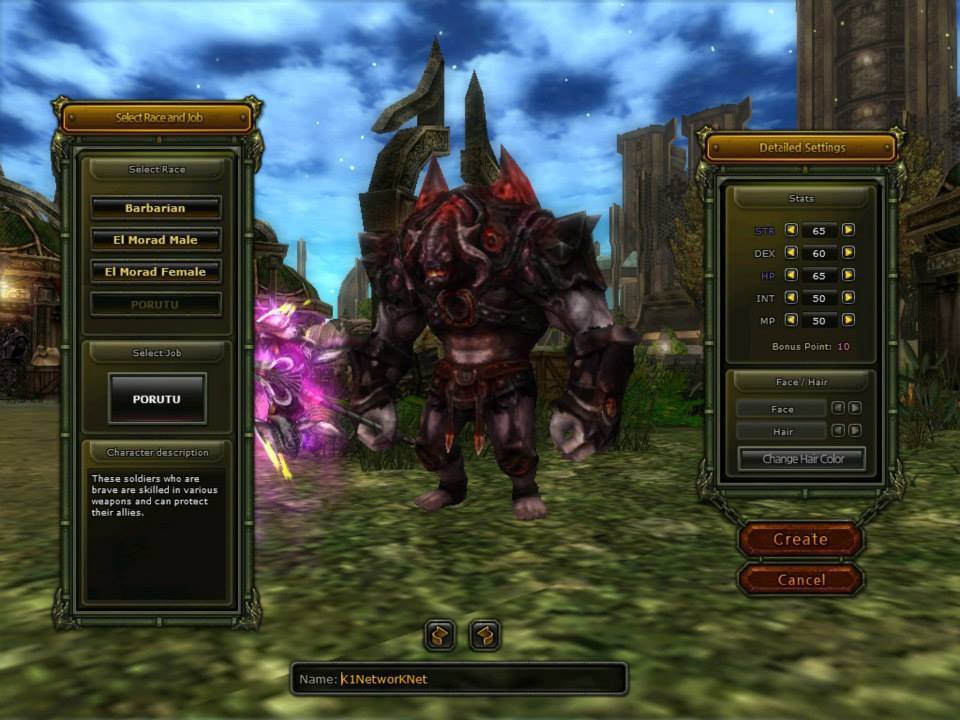Select the Barbarian race
Viewport: 960px width, 720px height.
pos(156,208)
